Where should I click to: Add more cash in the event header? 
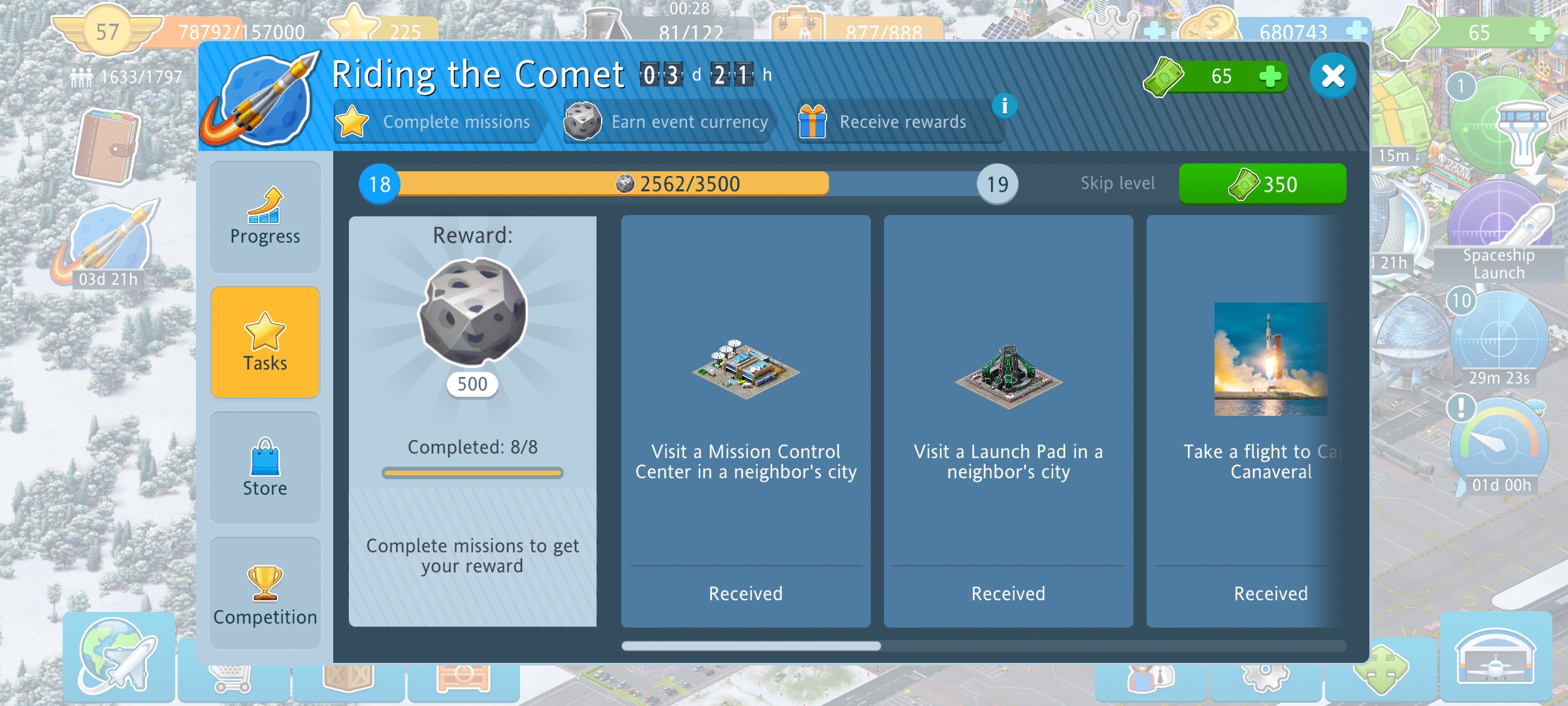coord(1269,76)
